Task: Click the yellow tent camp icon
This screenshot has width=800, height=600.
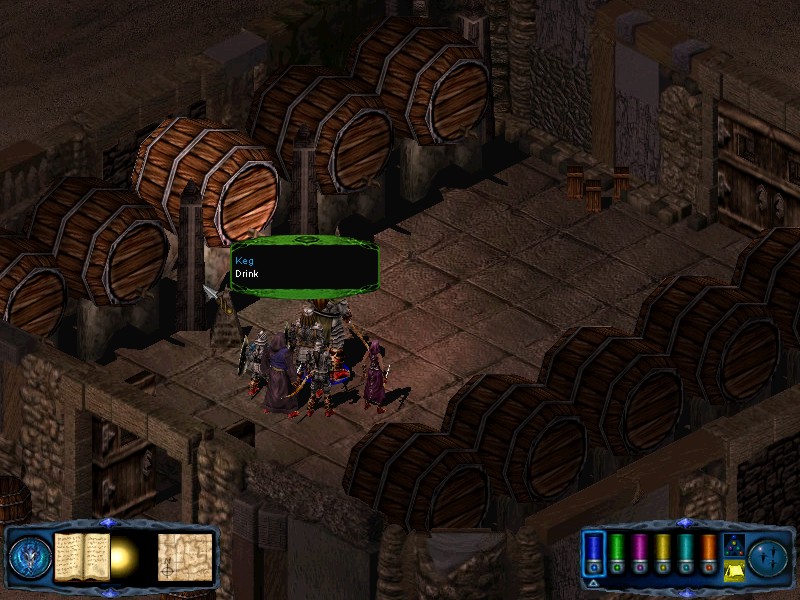Action: (732, 570)
